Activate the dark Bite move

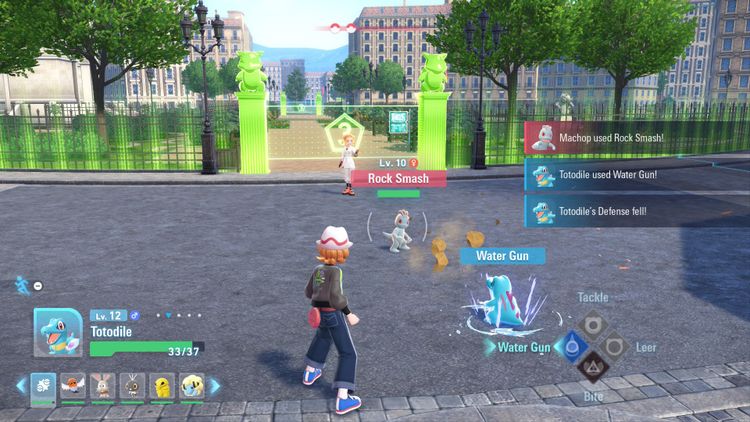(592, 369)
